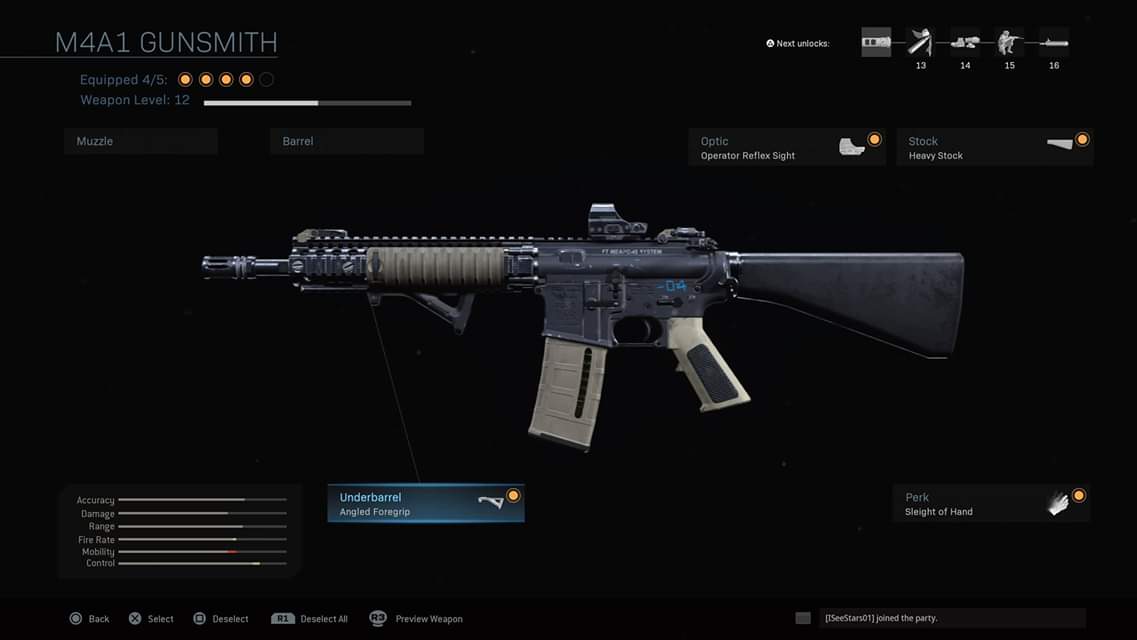Open the empty Barrel attachment slot
1137x640 pixels.
pos(346,141)
